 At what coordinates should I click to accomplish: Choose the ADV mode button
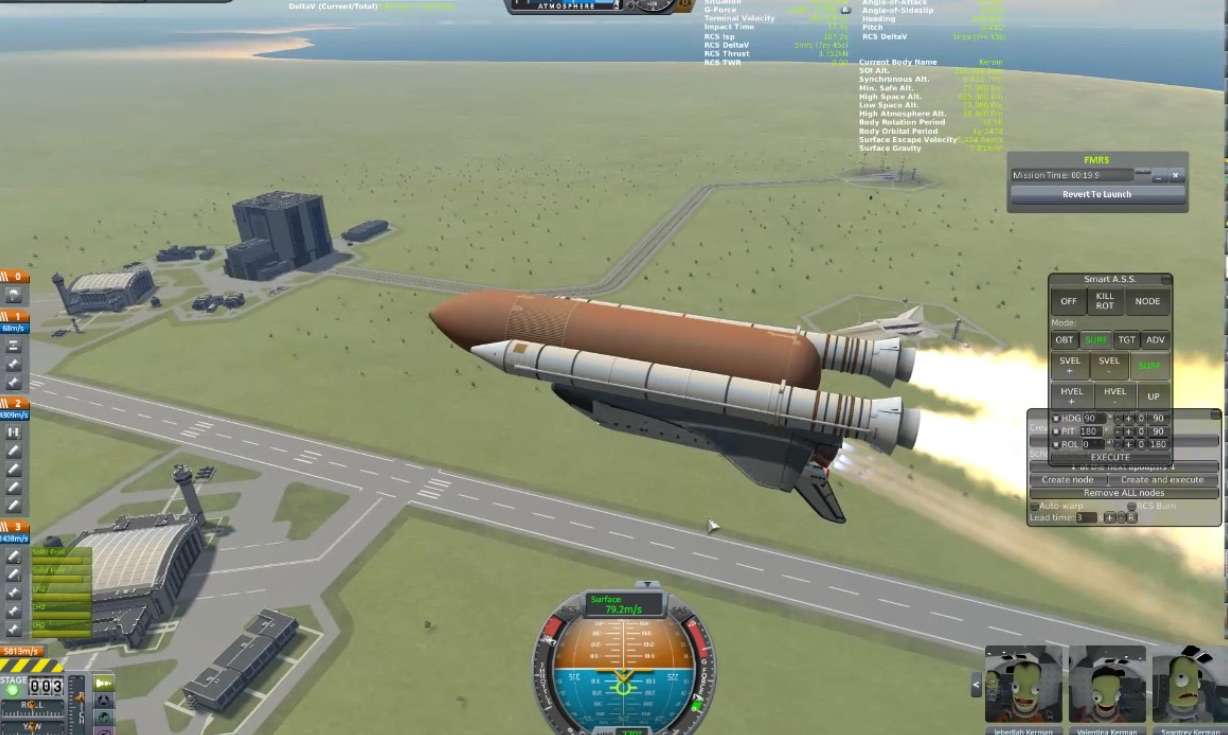[1155, 340]
